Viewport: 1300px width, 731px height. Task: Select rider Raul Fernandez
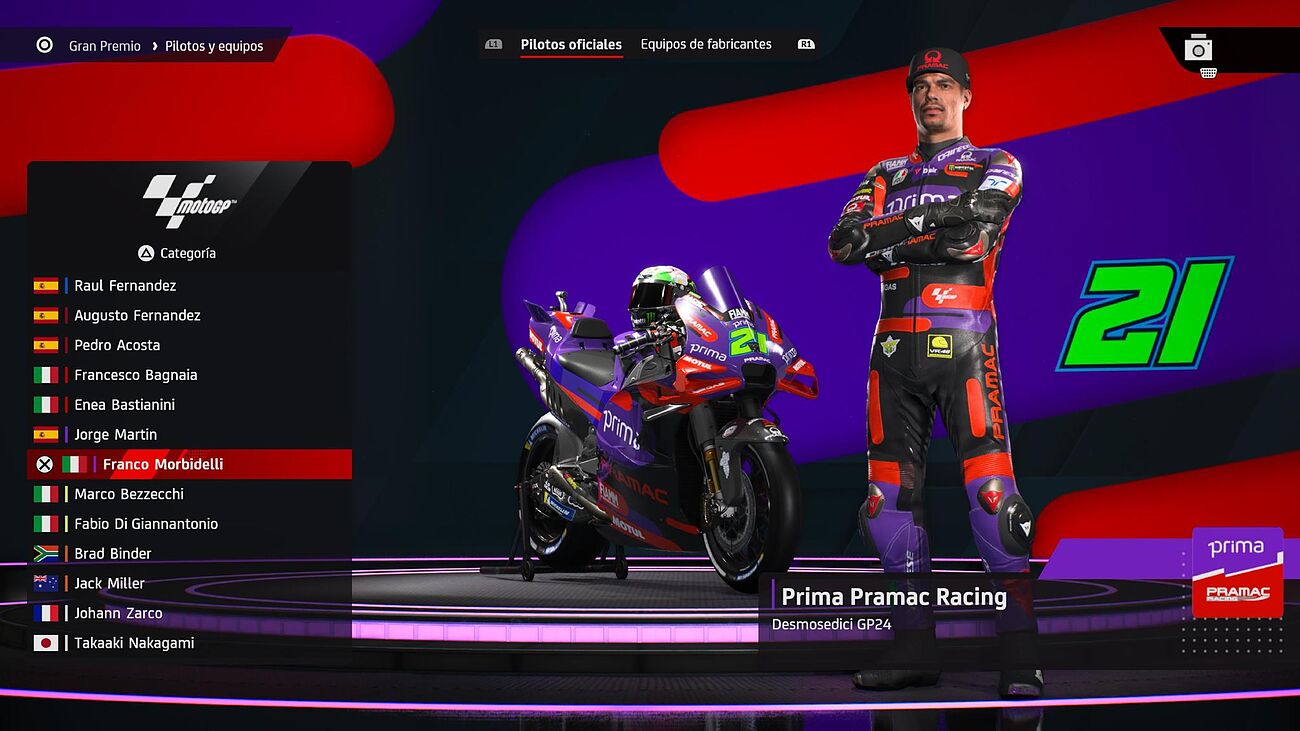125,286
